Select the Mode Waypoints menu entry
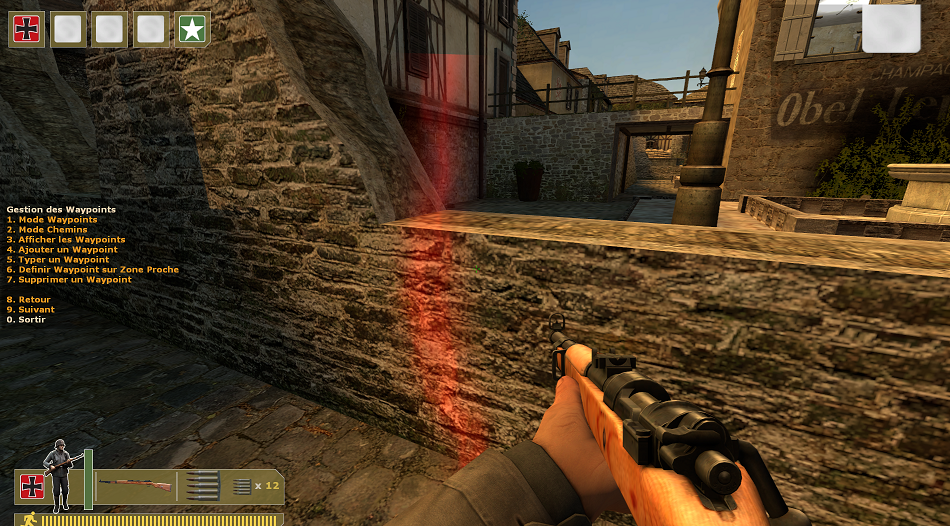Viewport: 950px width, 526px height. [52, 220]
